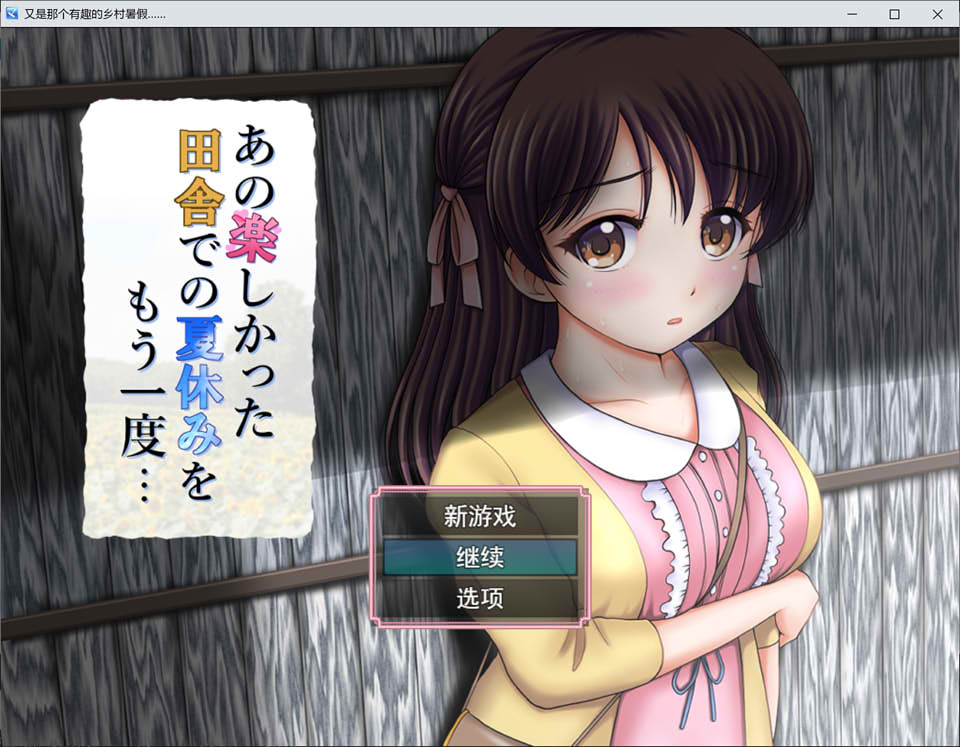Close the game window
The image size is (960, 747).
pyautogui.click(x=936, y=14)
